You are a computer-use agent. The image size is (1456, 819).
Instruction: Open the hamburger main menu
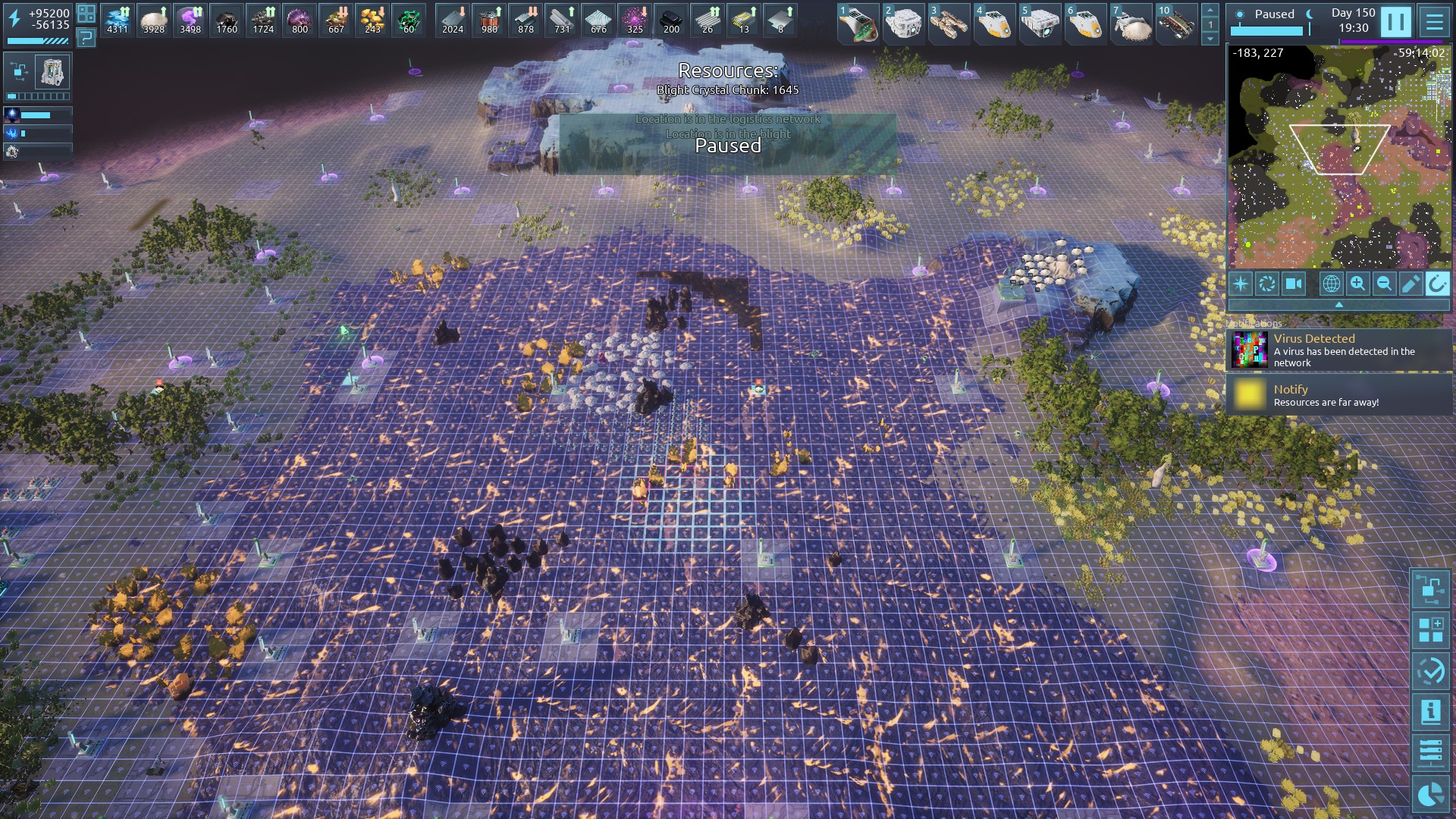tap(1434, 21)
